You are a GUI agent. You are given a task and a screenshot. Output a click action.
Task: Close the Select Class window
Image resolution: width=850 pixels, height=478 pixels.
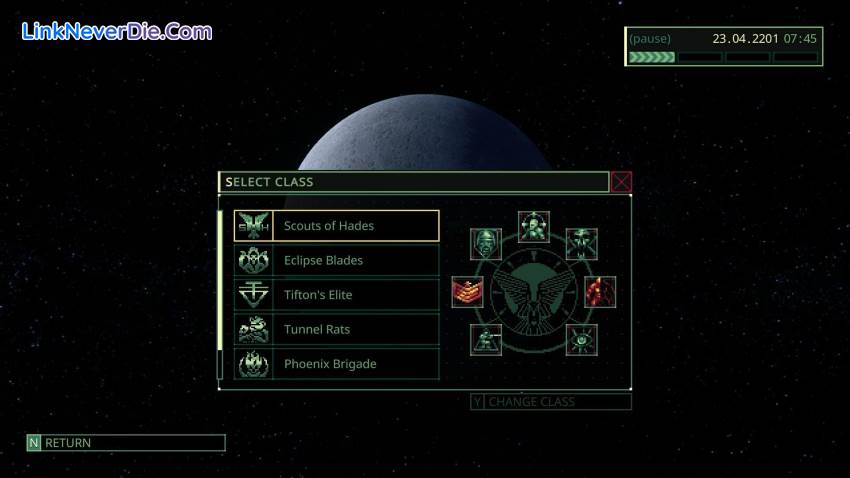pos(622,182)
